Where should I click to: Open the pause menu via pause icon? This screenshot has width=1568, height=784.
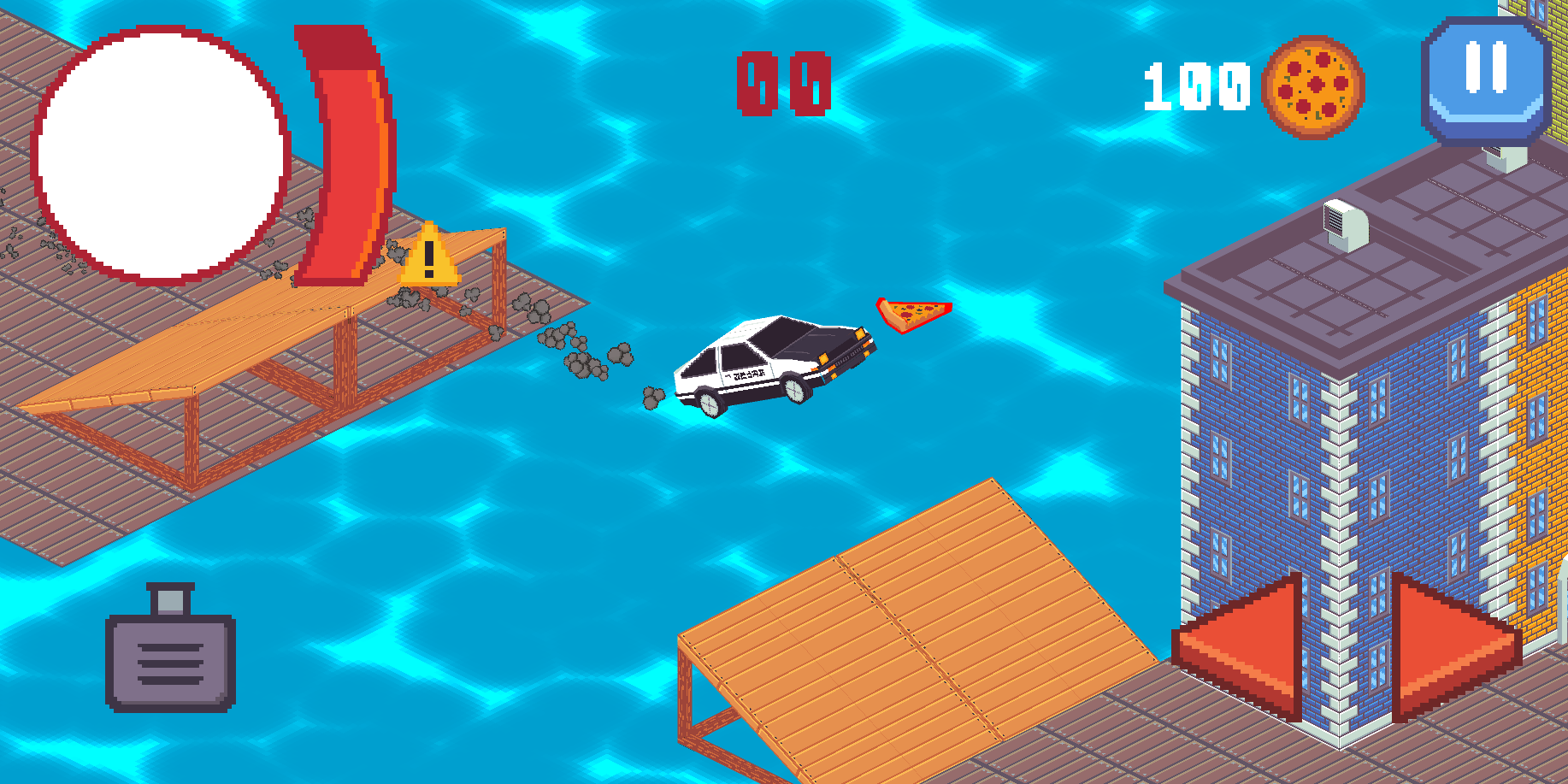pyautogui.click(x=1487, y=77)
